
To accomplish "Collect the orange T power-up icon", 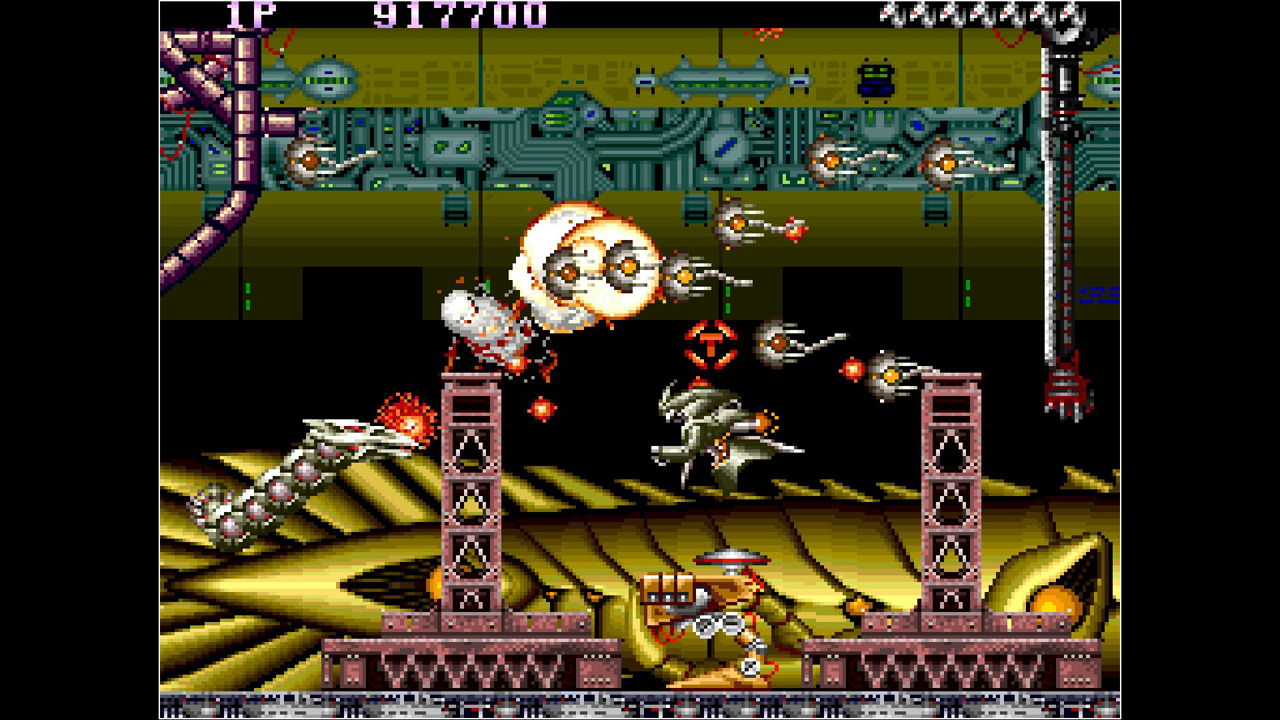I will click(710, 345).
